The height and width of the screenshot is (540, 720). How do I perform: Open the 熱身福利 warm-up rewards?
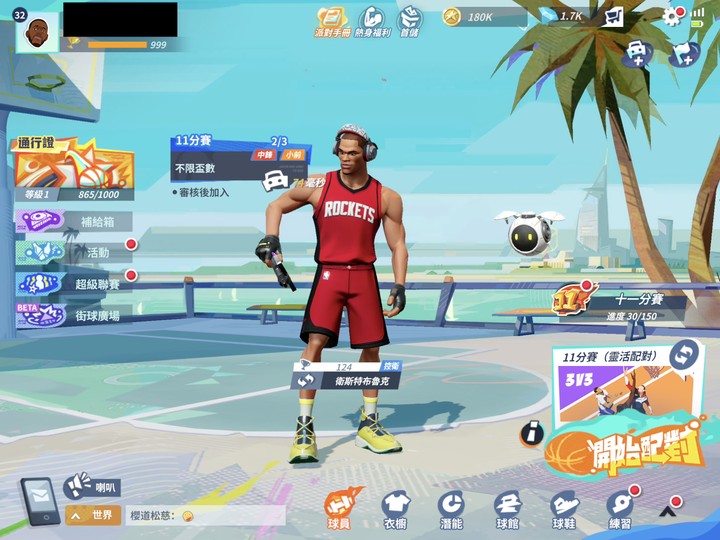(372, 20)
